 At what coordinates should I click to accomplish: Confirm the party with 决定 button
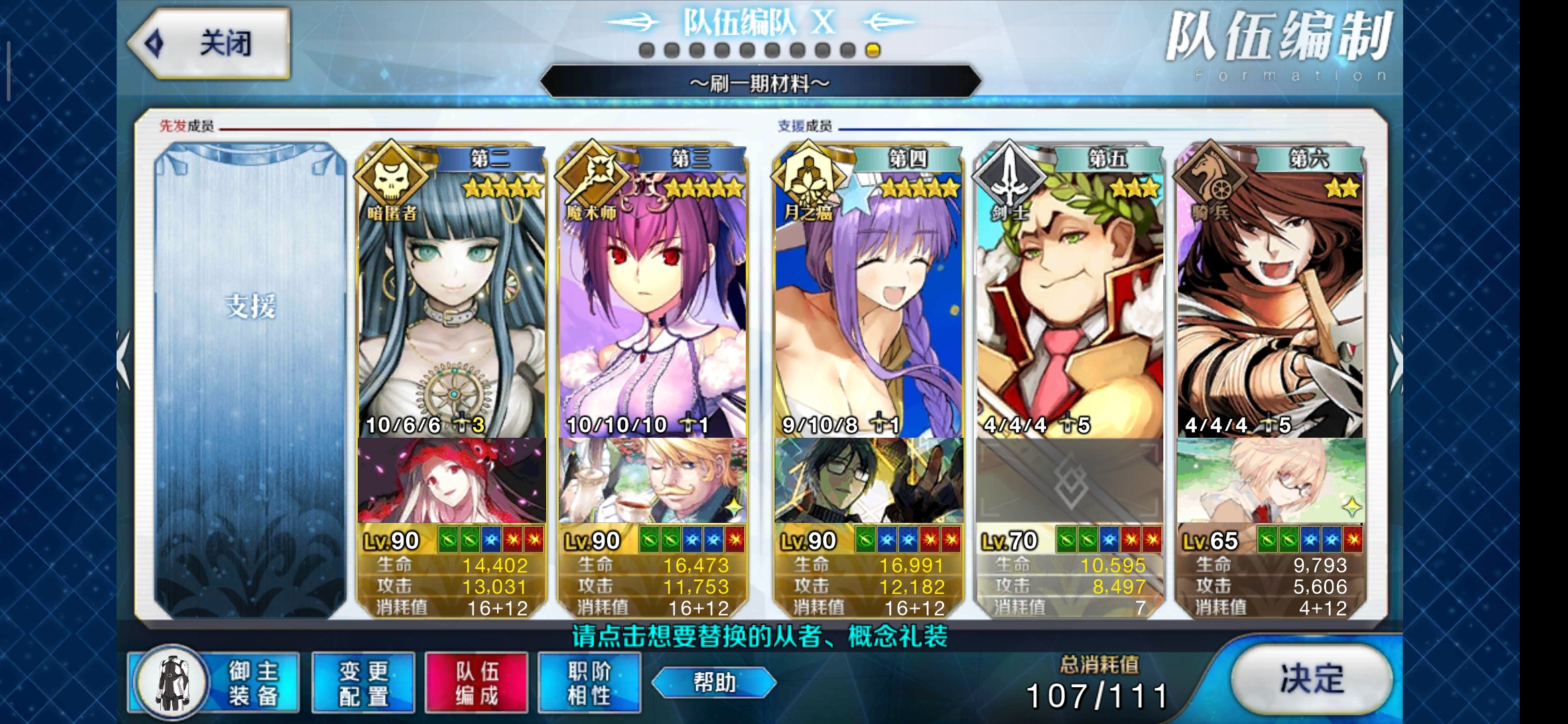point(1311,679)
